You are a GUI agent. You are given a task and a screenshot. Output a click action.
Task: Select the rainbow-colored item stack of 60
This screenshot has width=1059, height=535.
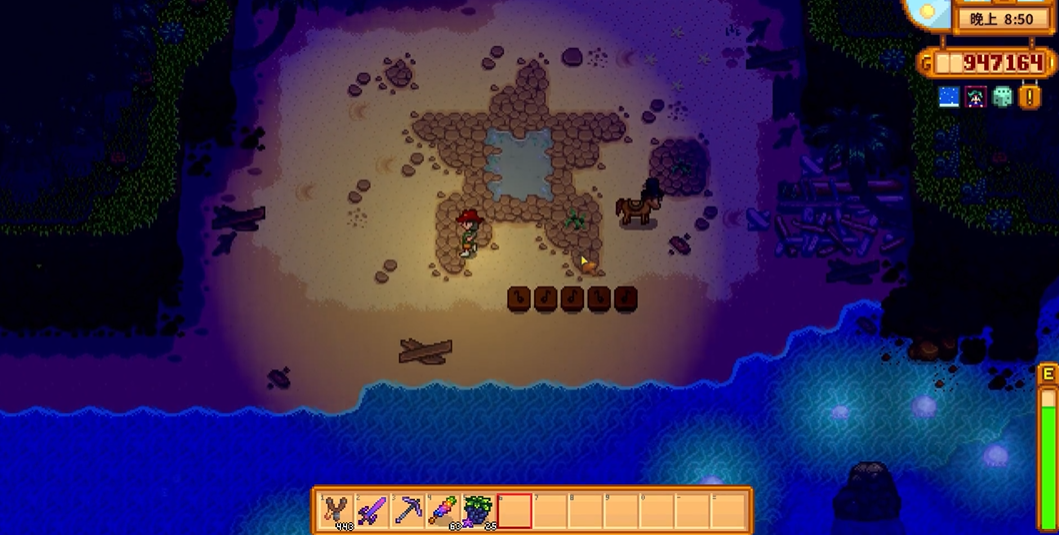(442, 511)
